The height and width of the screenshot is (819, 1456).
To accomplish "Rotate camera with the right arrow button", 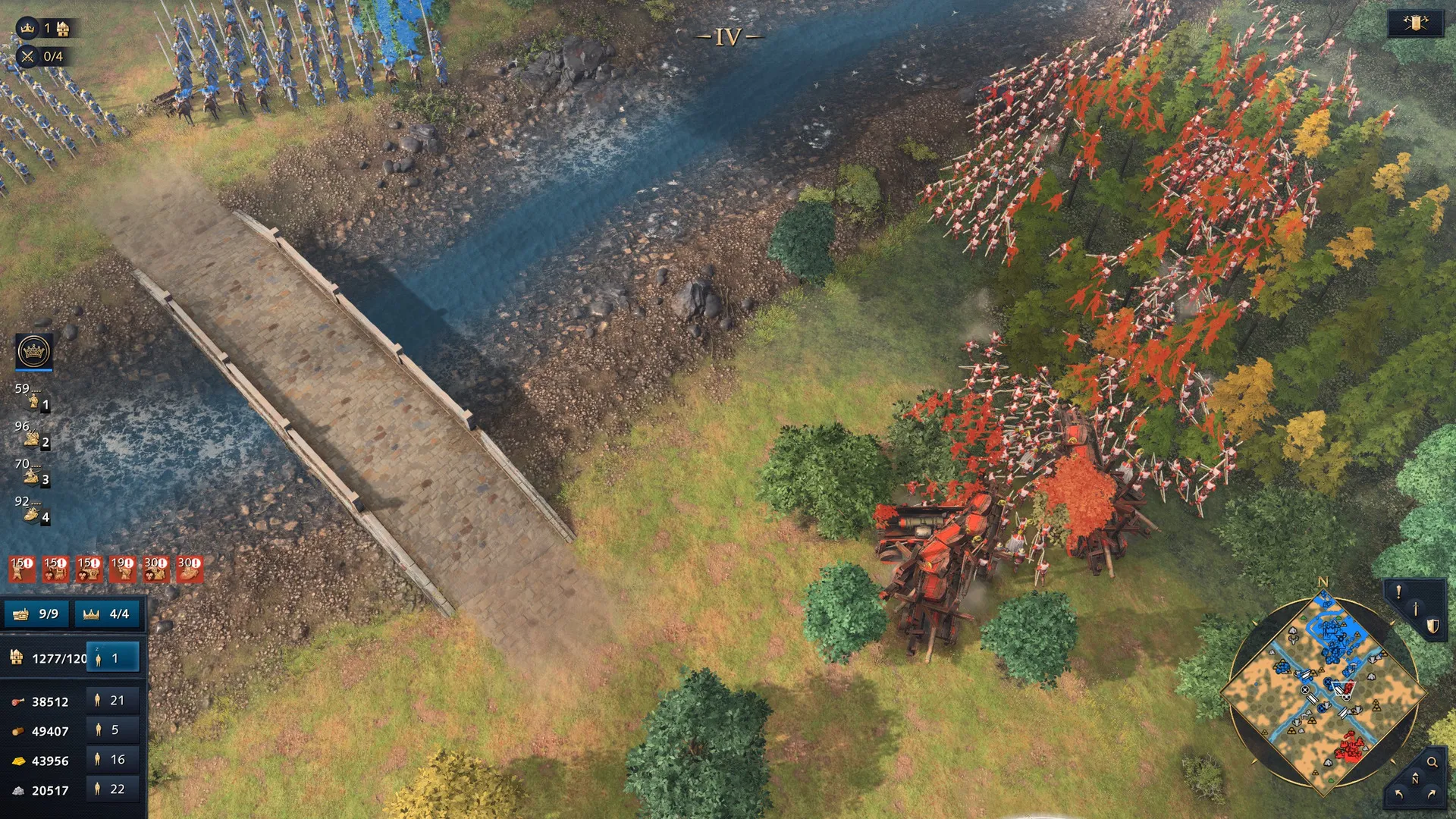I will coord(1432,795).
